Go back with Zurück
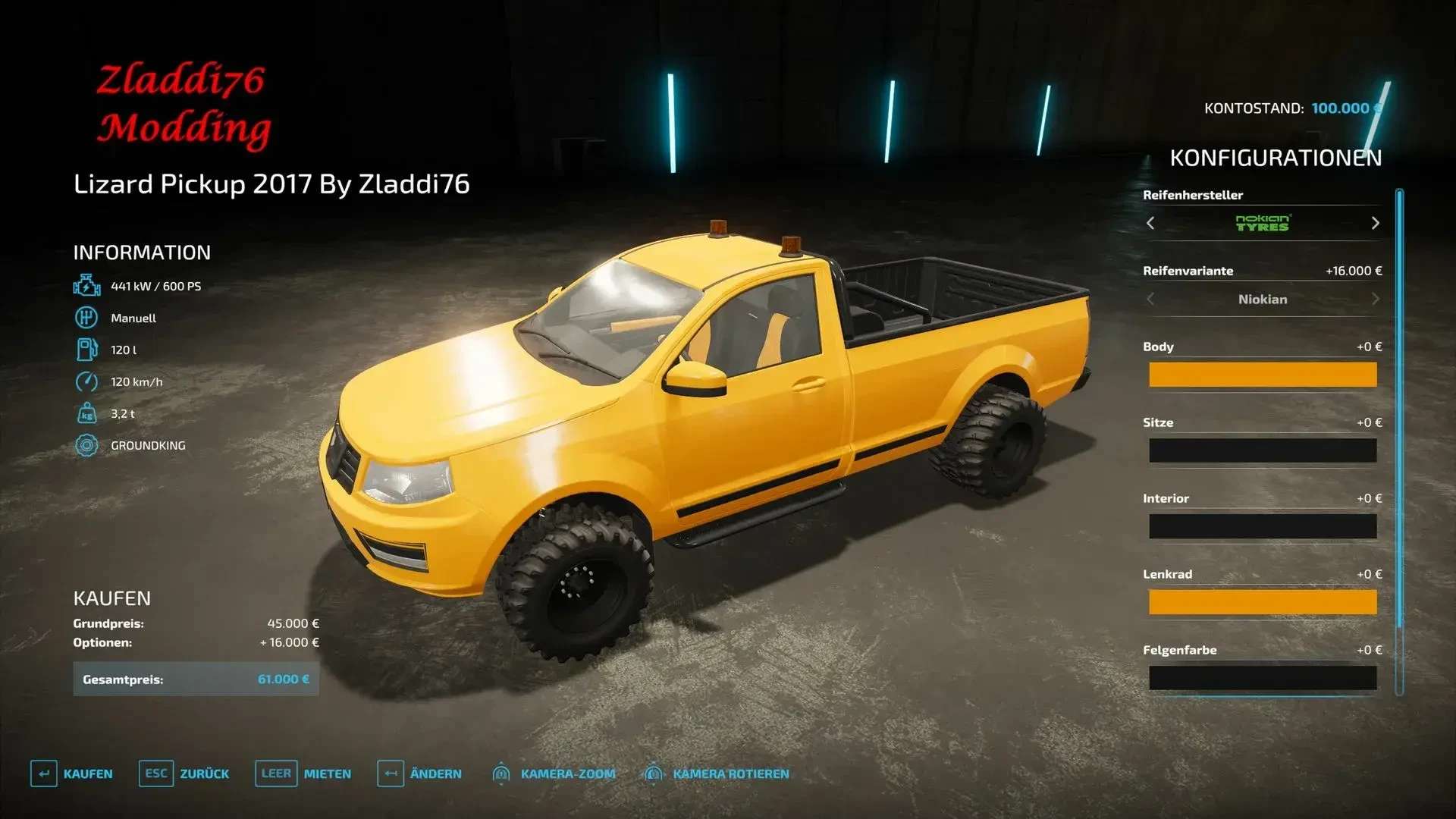 click(184, 773)
